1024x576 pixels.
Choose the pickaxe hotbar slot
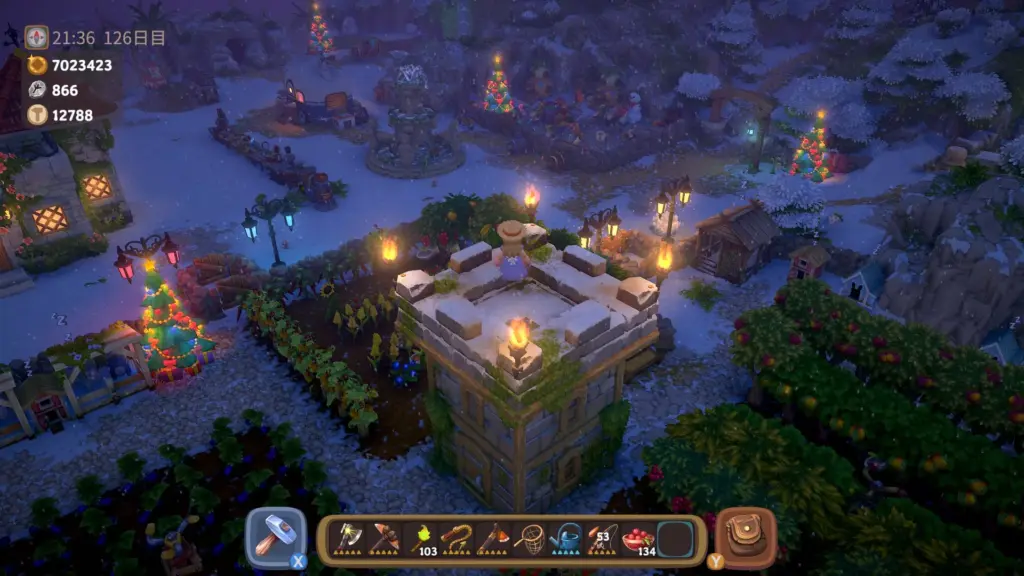pos(384,538)
